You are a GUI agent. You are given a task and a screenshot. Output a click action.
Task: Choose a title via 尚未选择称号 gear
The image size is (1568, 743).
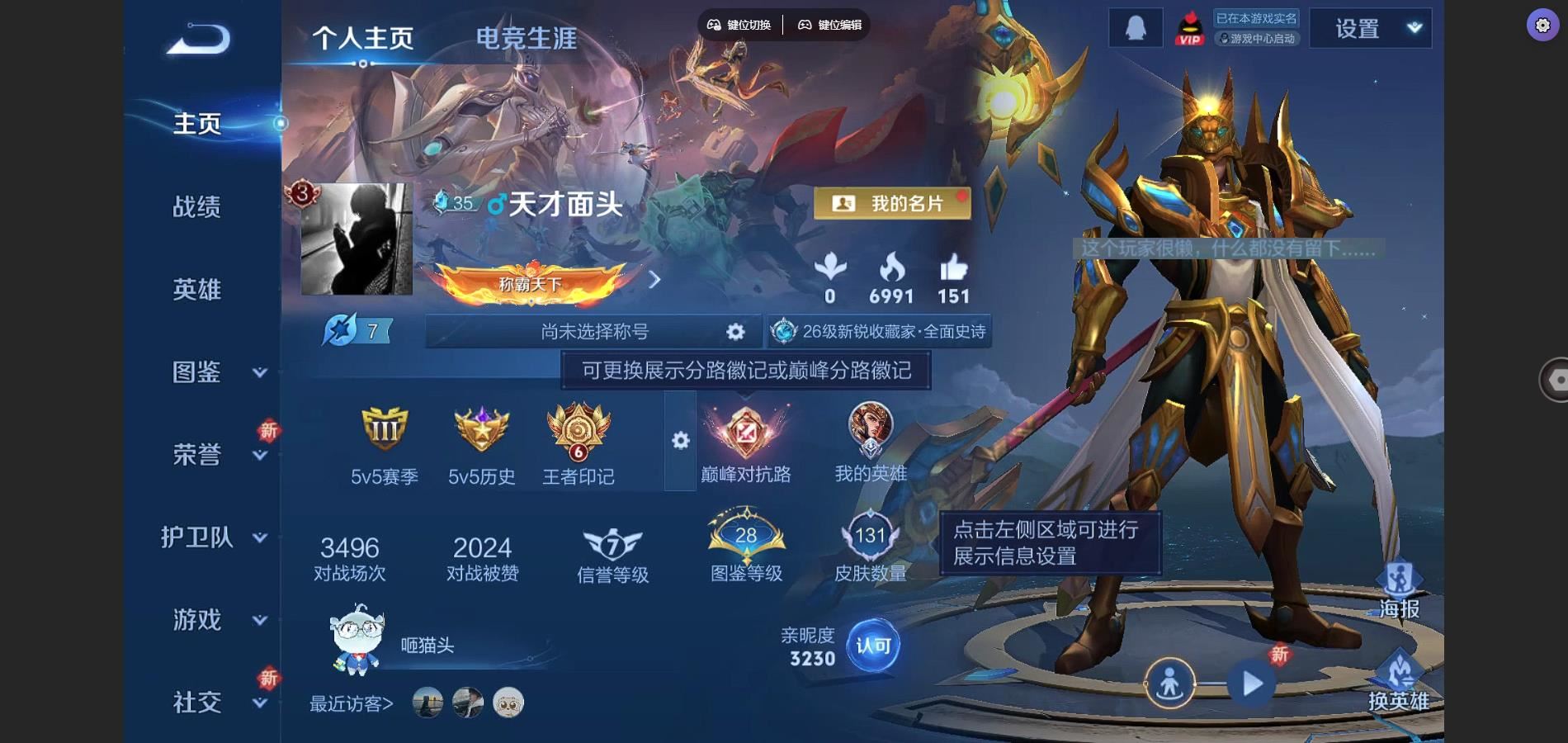[734, 332]
